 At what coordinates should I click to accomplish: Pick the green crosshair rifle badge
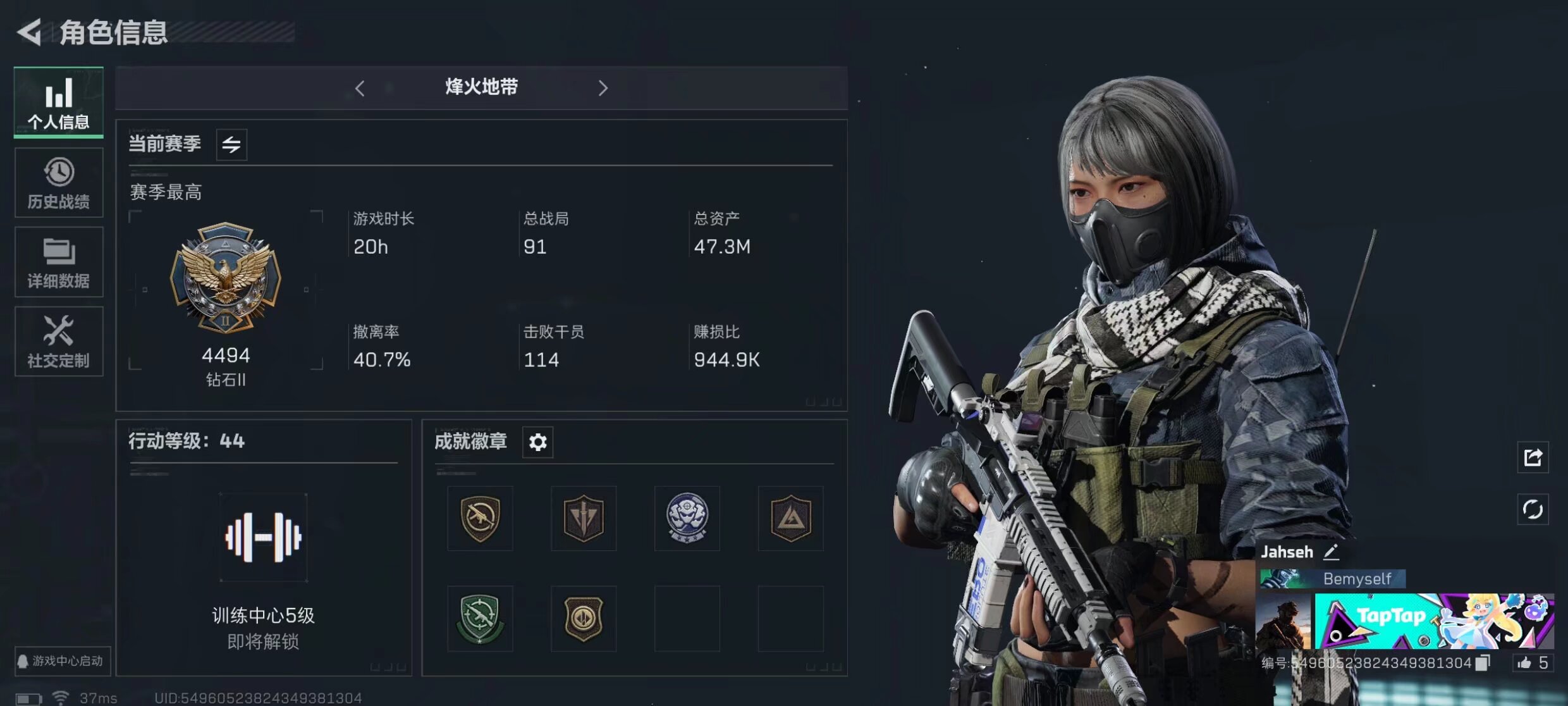pyautogui.click(x=480, y=618)
